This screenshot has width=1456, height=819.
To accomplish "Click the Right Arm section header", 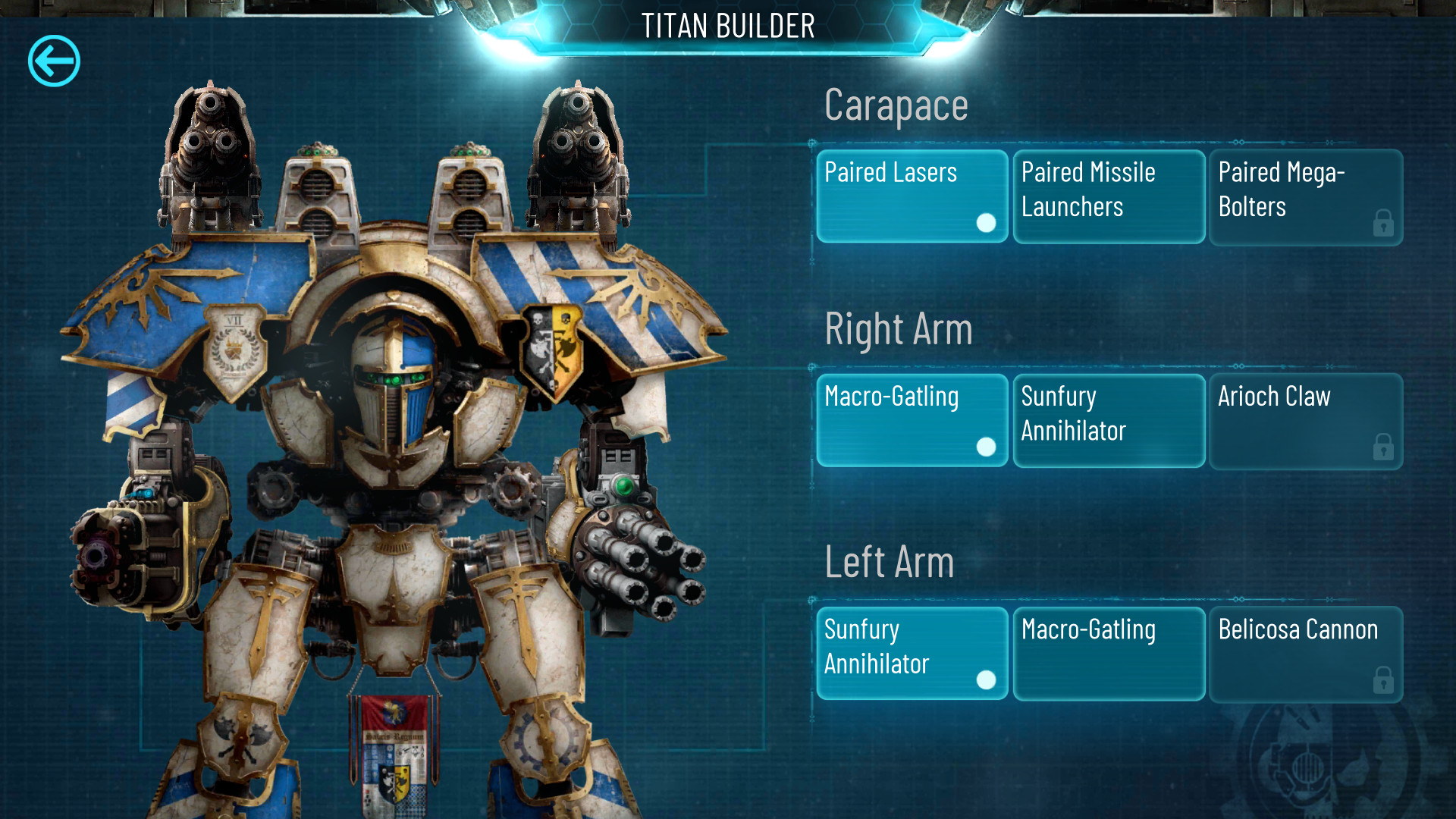I will [899, 329].
